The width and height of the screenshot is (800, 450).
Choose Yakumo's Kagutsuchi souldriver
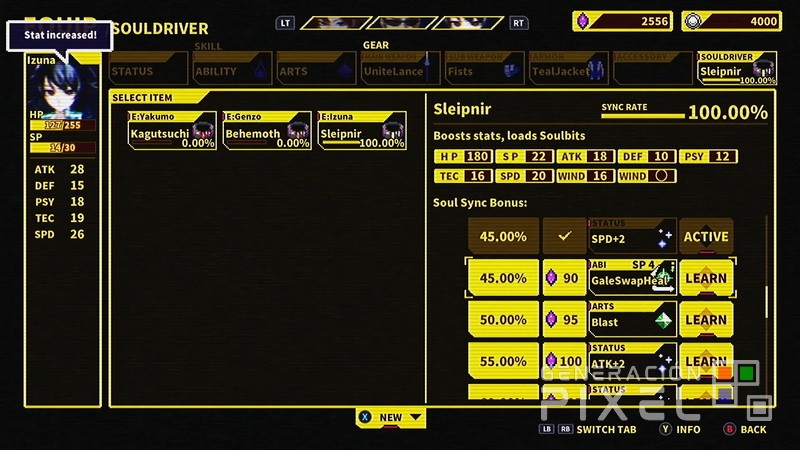pyautogui.click(x=172, y=131)
